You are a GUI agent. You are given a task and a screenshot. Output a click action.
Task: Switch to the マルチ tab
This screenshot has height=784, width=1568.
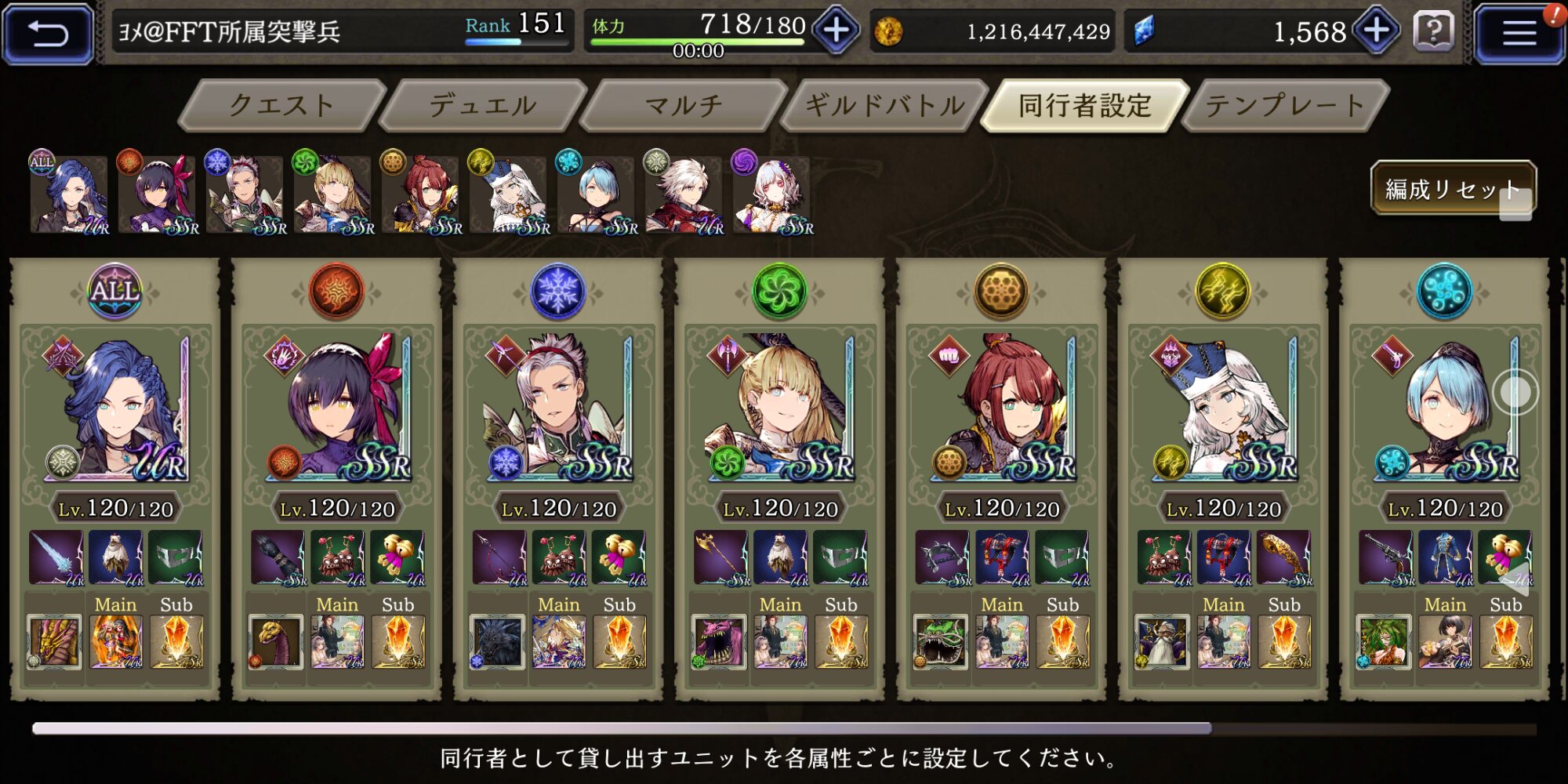(x=683, y=105)
